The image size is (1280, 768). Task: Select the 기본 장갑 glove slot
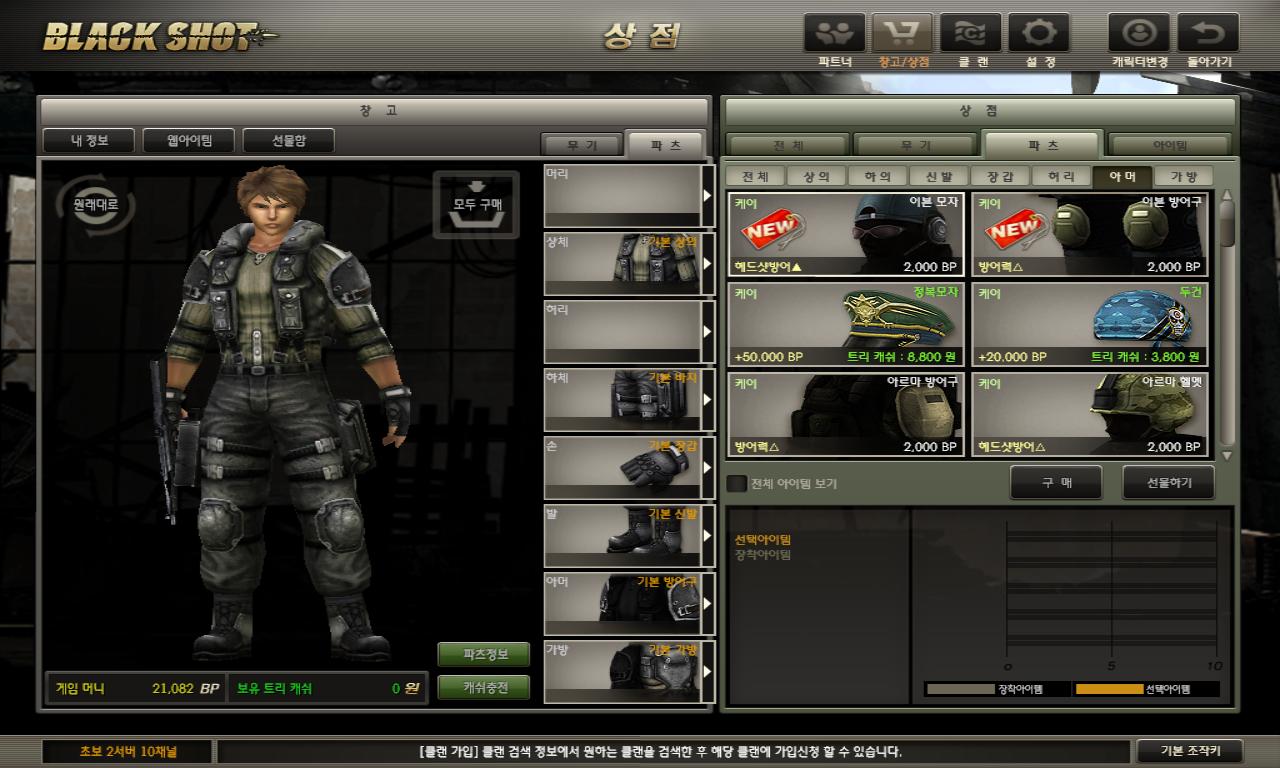pyautogui.click(x=622, y=467)
